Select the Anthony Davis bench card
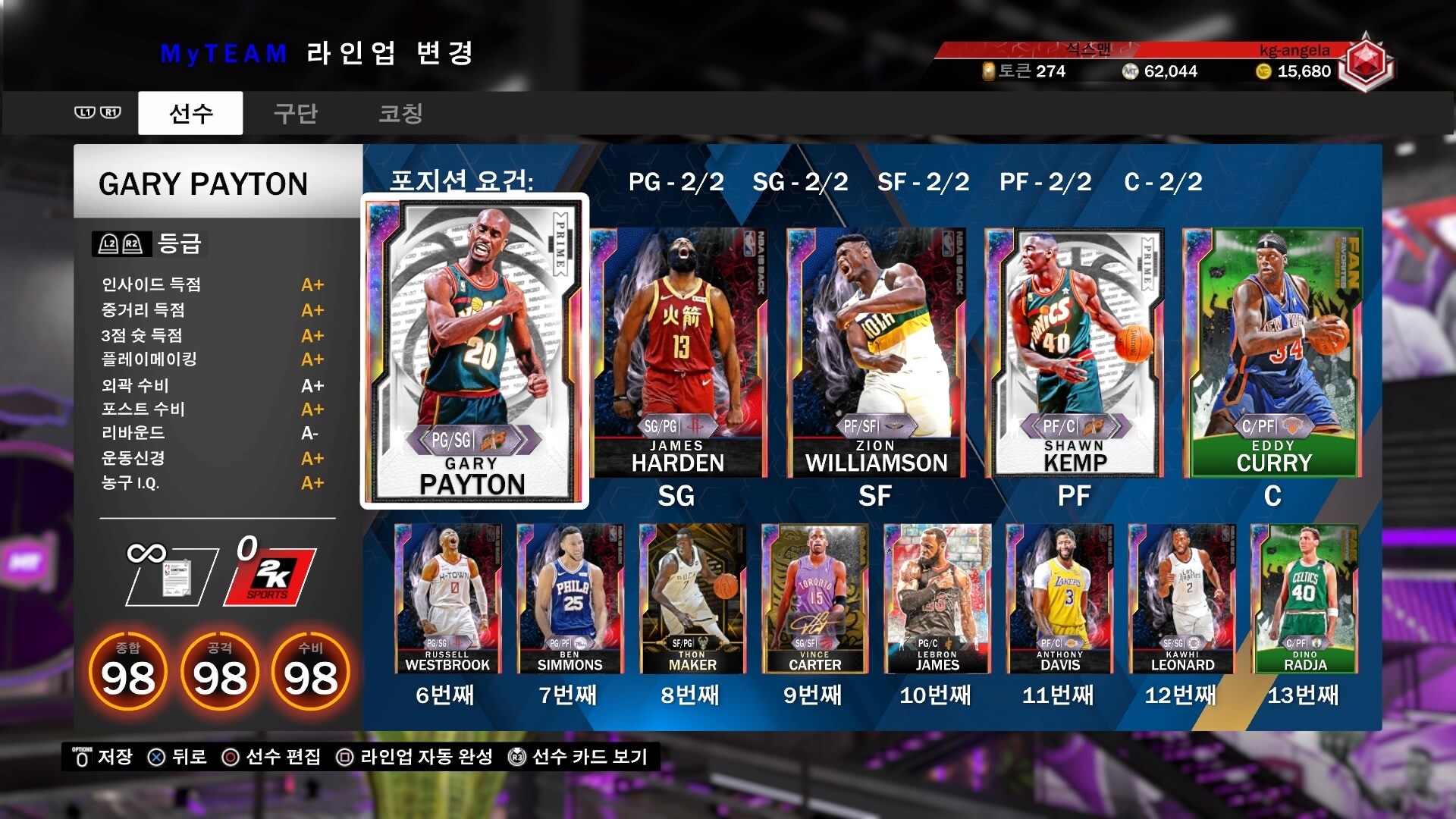 [1059, 599]
